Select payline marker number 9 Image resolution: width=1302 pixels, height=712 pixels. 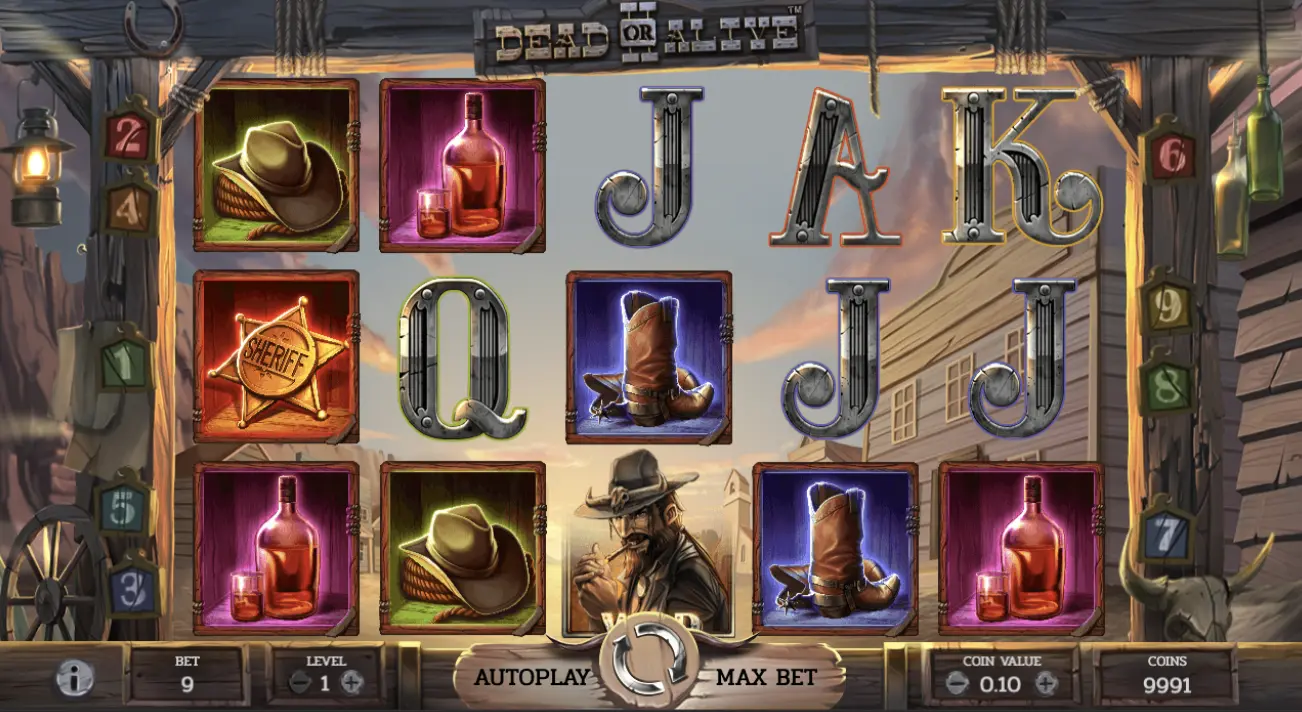[1168, 307]
